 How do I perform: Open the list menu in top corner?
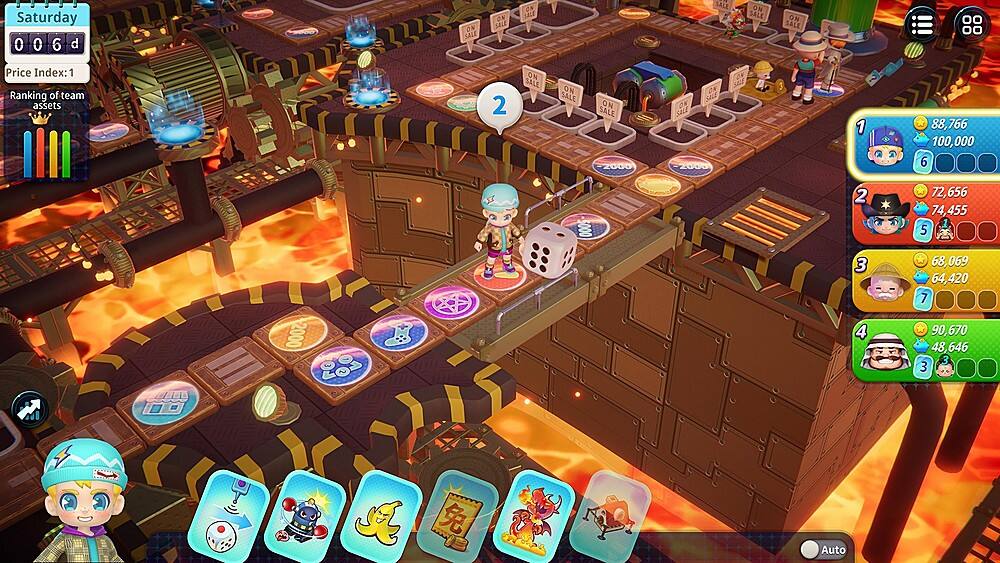coord(922,25)
